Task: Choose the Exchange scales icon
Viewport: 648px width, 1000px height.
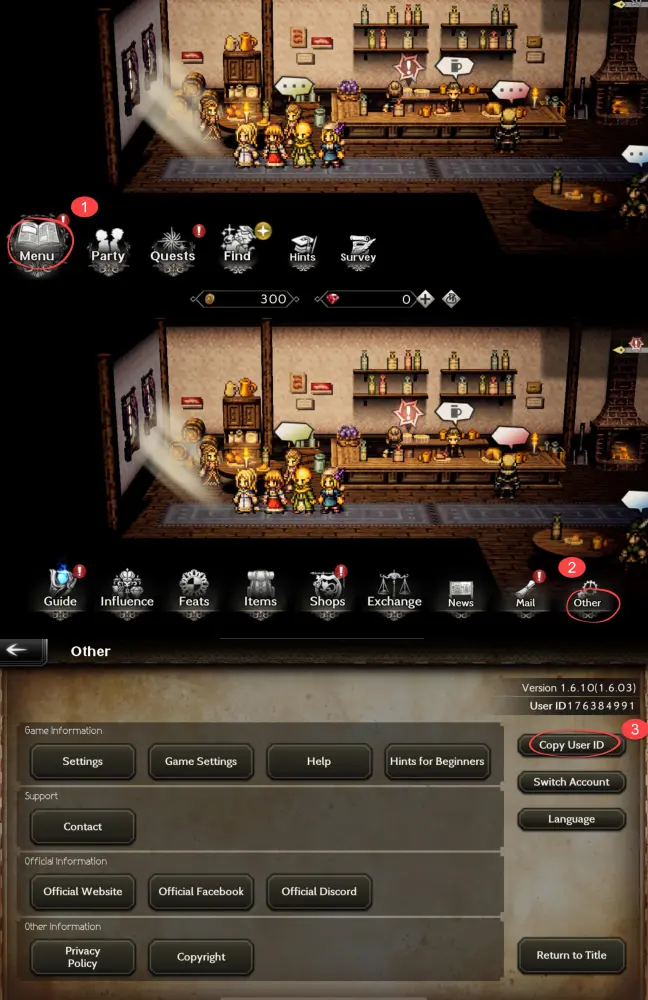Action: (394, 589)
